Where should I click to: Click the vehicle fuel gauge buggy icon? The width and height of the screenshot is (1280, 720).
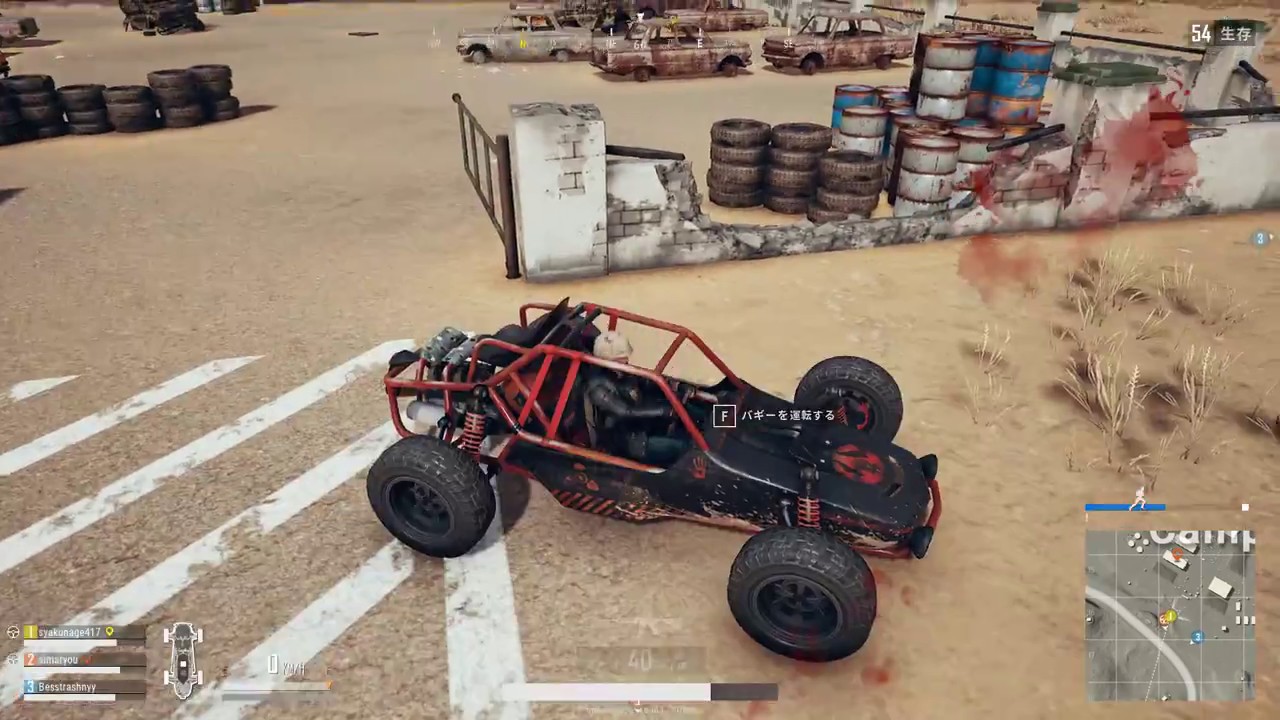coord(184,660)
